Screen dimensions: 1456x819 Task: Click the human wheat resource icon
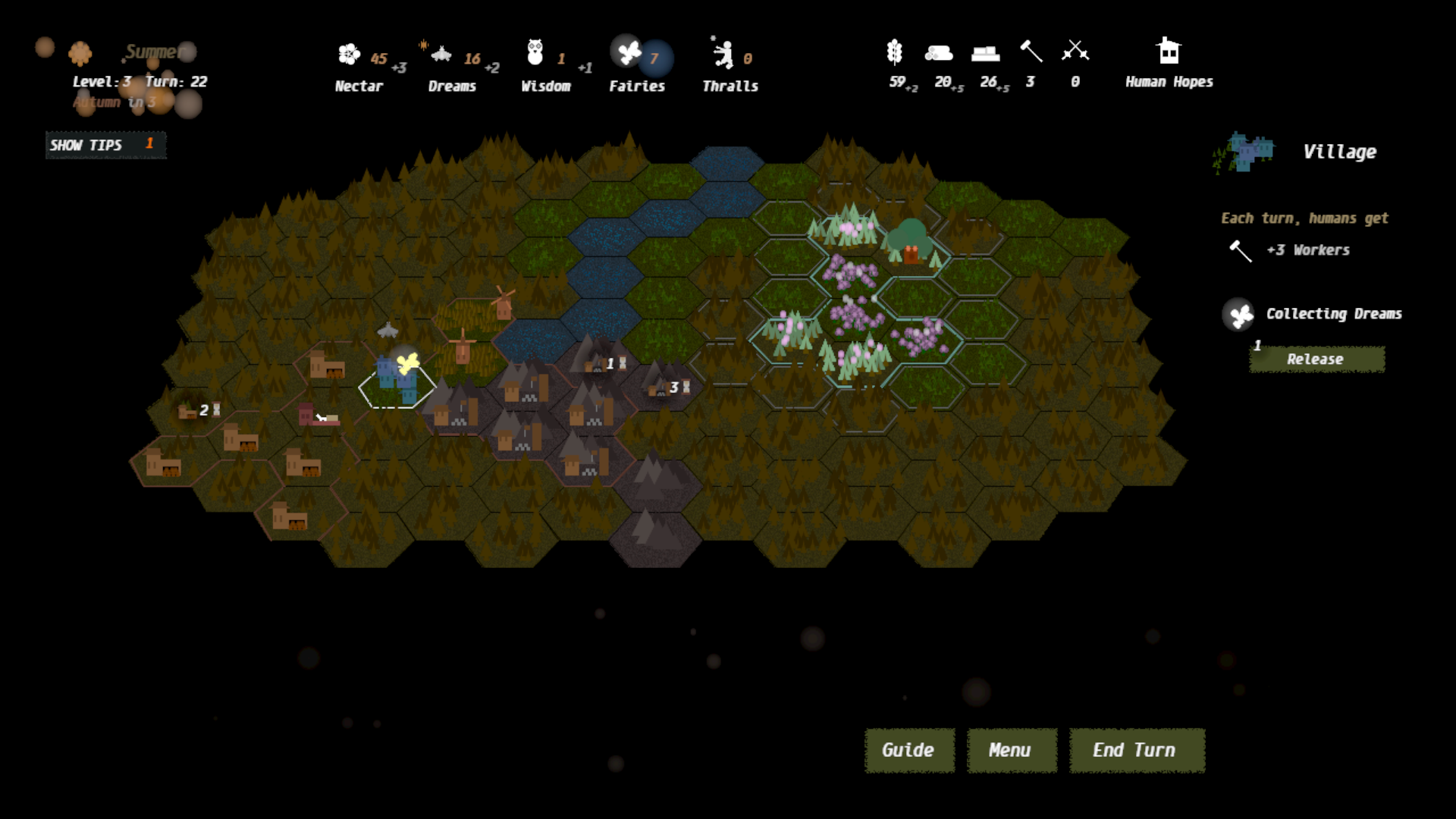895,51
